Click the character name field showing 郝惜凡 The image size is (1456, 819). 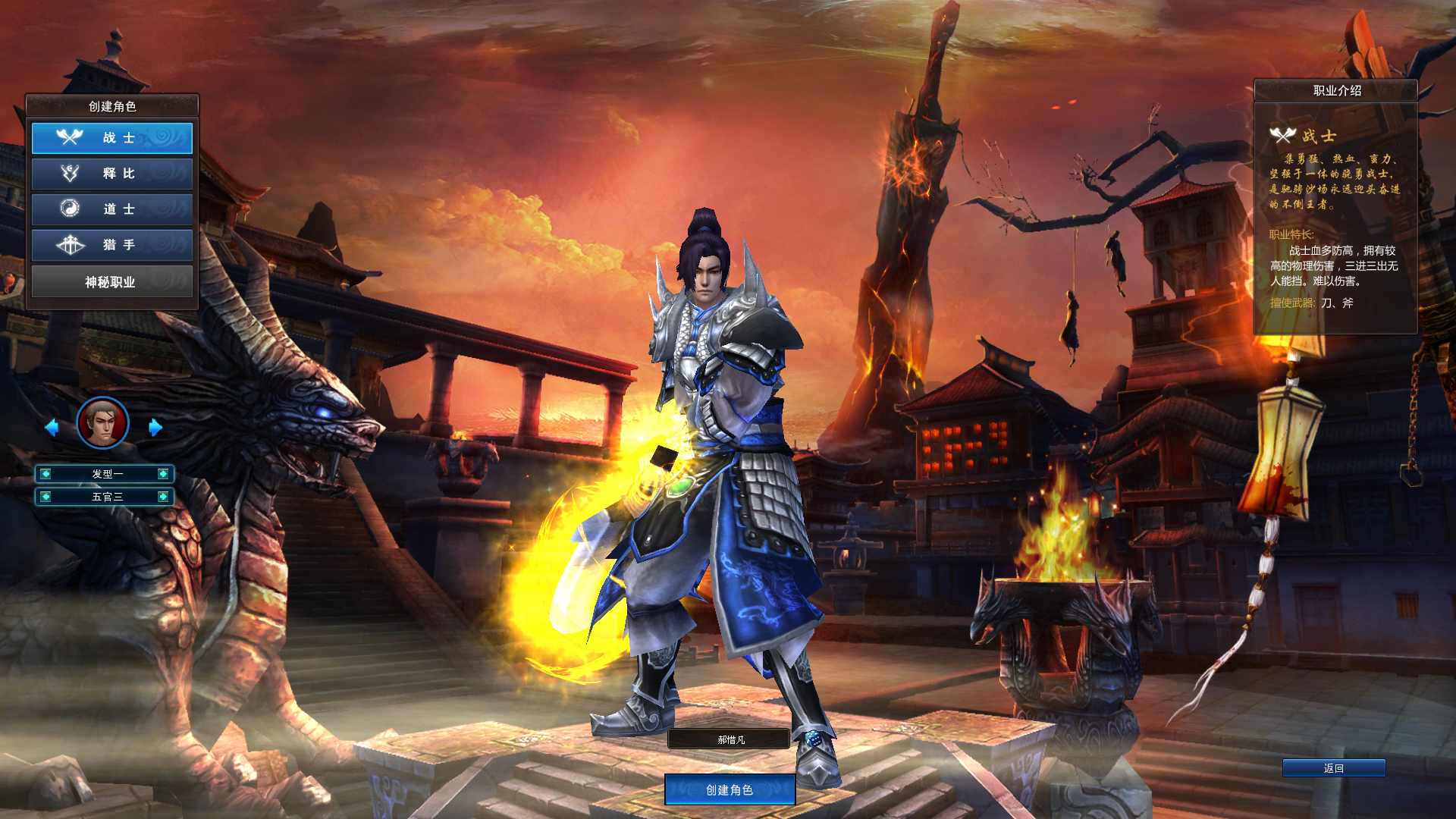[729, 739]
